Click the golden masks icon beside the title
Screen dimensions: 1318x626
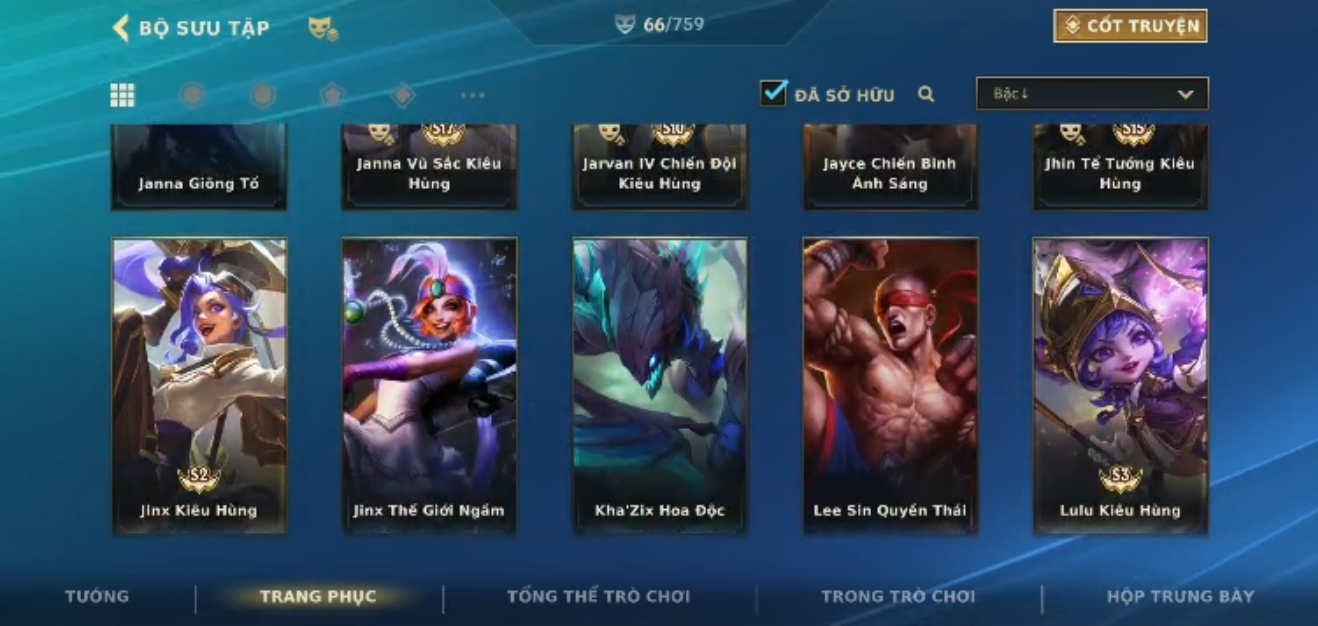[x=322, y=29]
